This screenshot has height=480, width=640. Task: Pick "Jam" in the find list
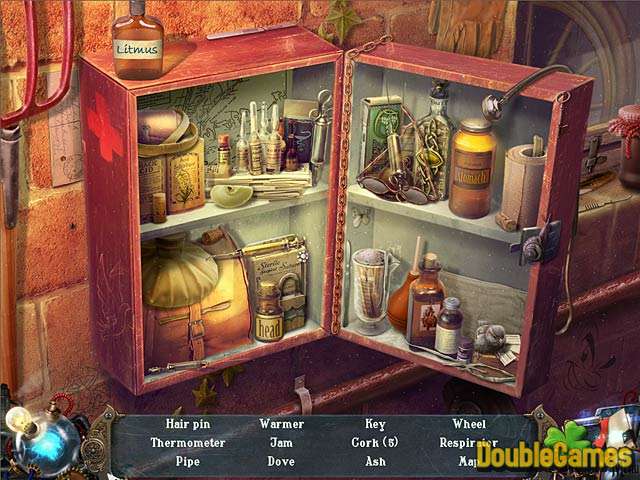(x=282, y=442)
